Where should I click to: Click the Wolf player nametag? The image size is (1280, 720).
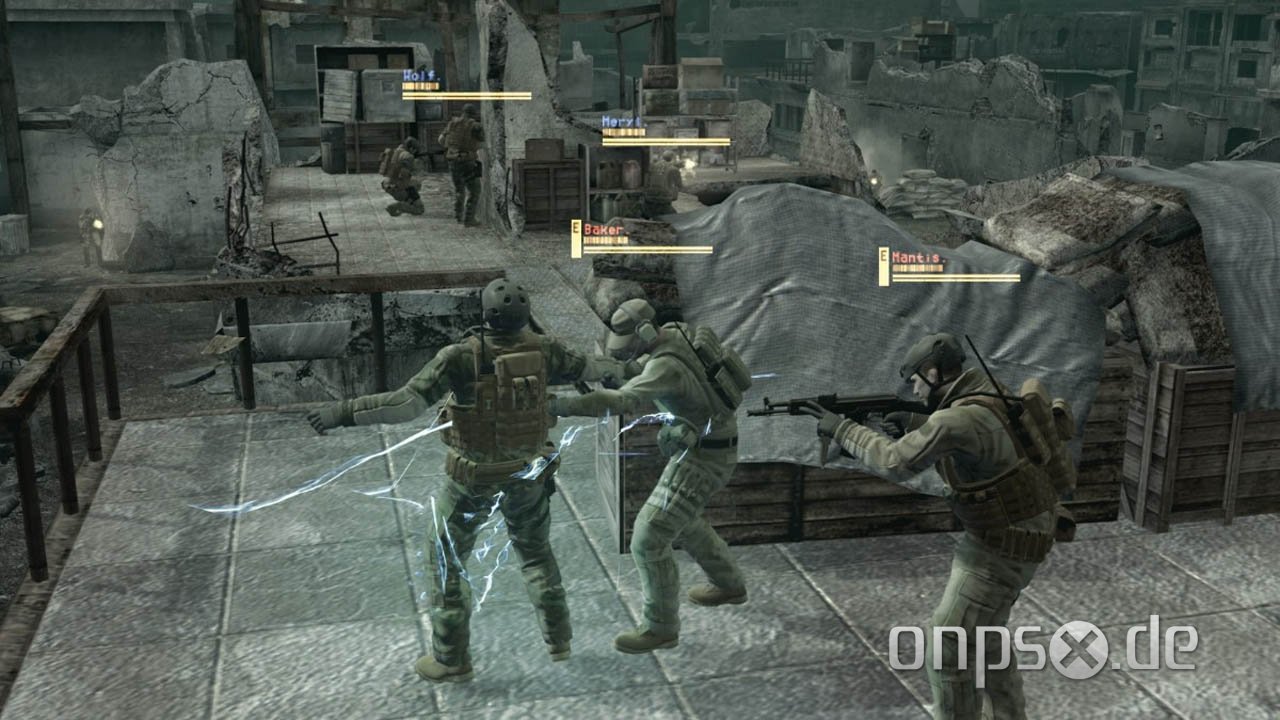point(418,73)
